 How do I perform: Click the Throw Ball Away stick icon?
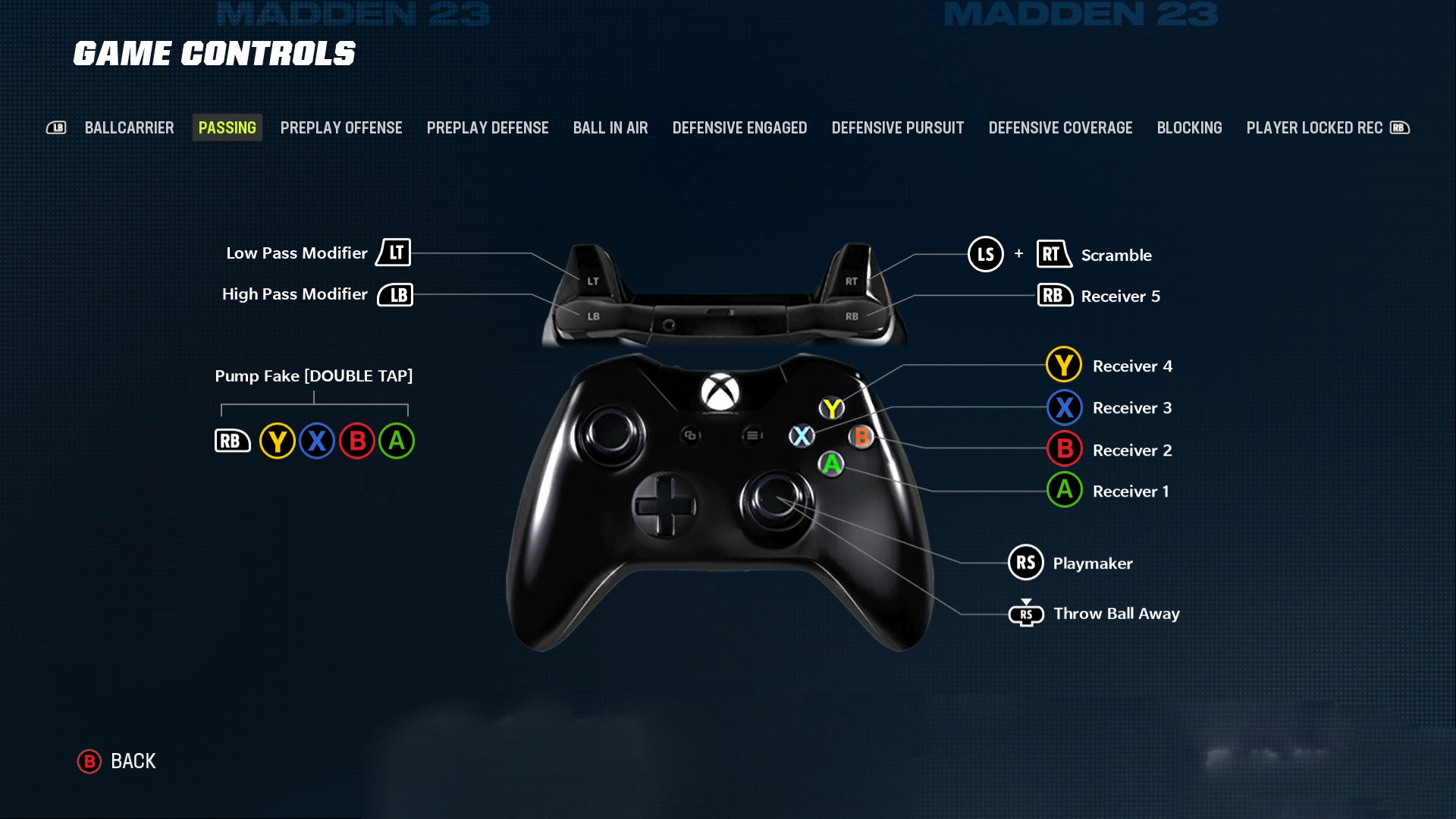tap(1026, 613)
